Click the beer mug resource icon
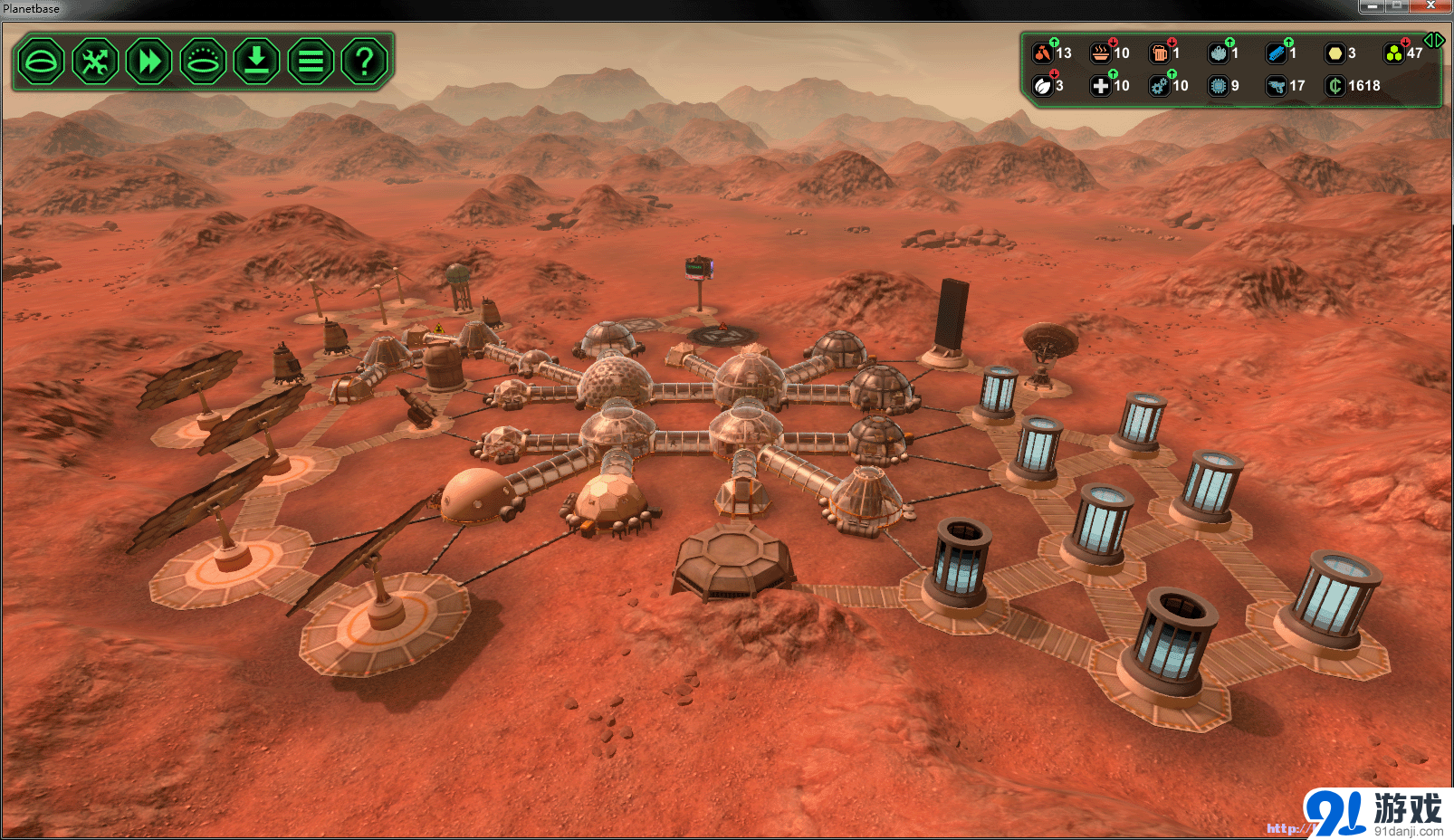1454x840 pixels. (1160, 53)
